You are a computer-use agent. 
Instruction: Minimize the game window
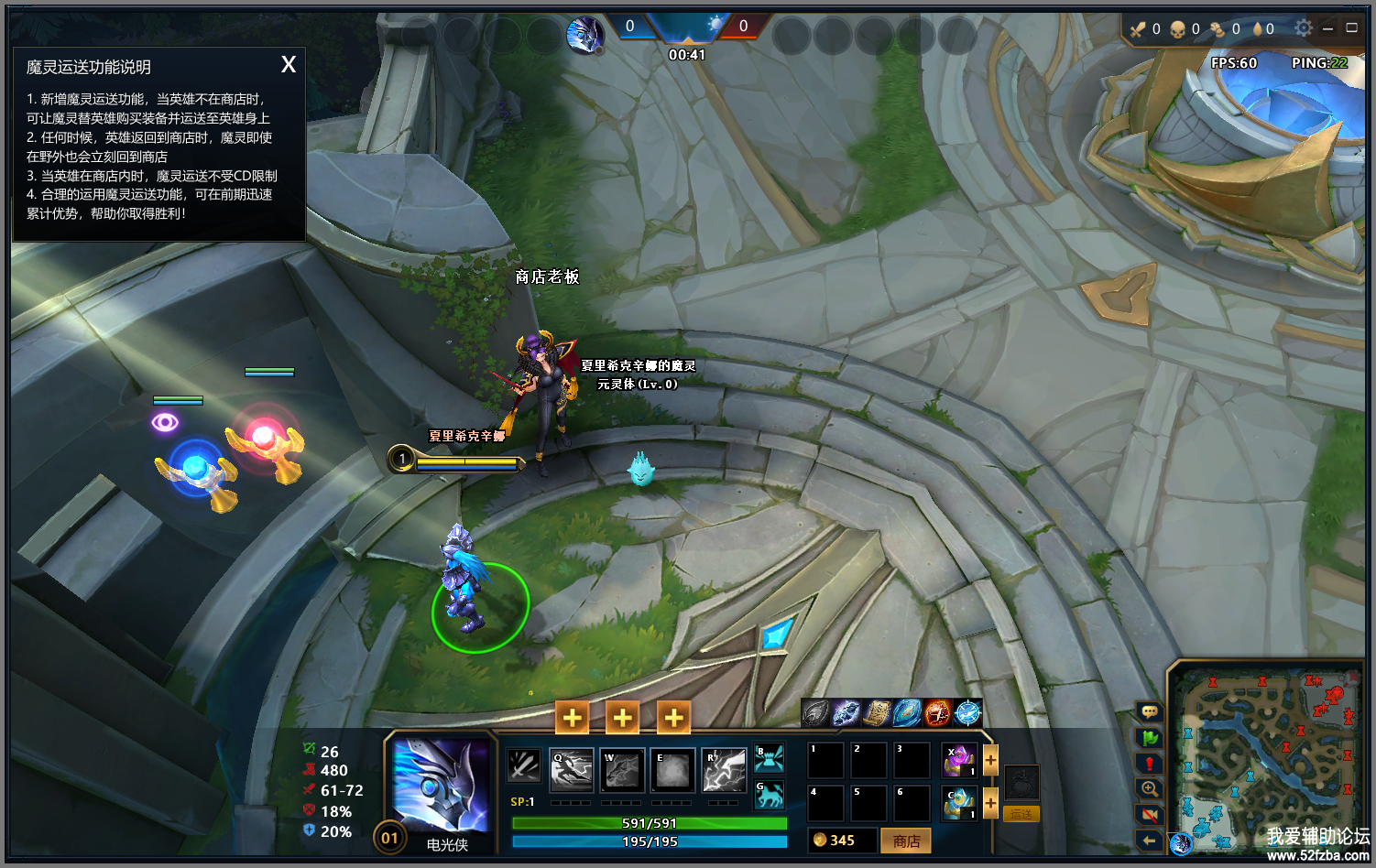1327,28
